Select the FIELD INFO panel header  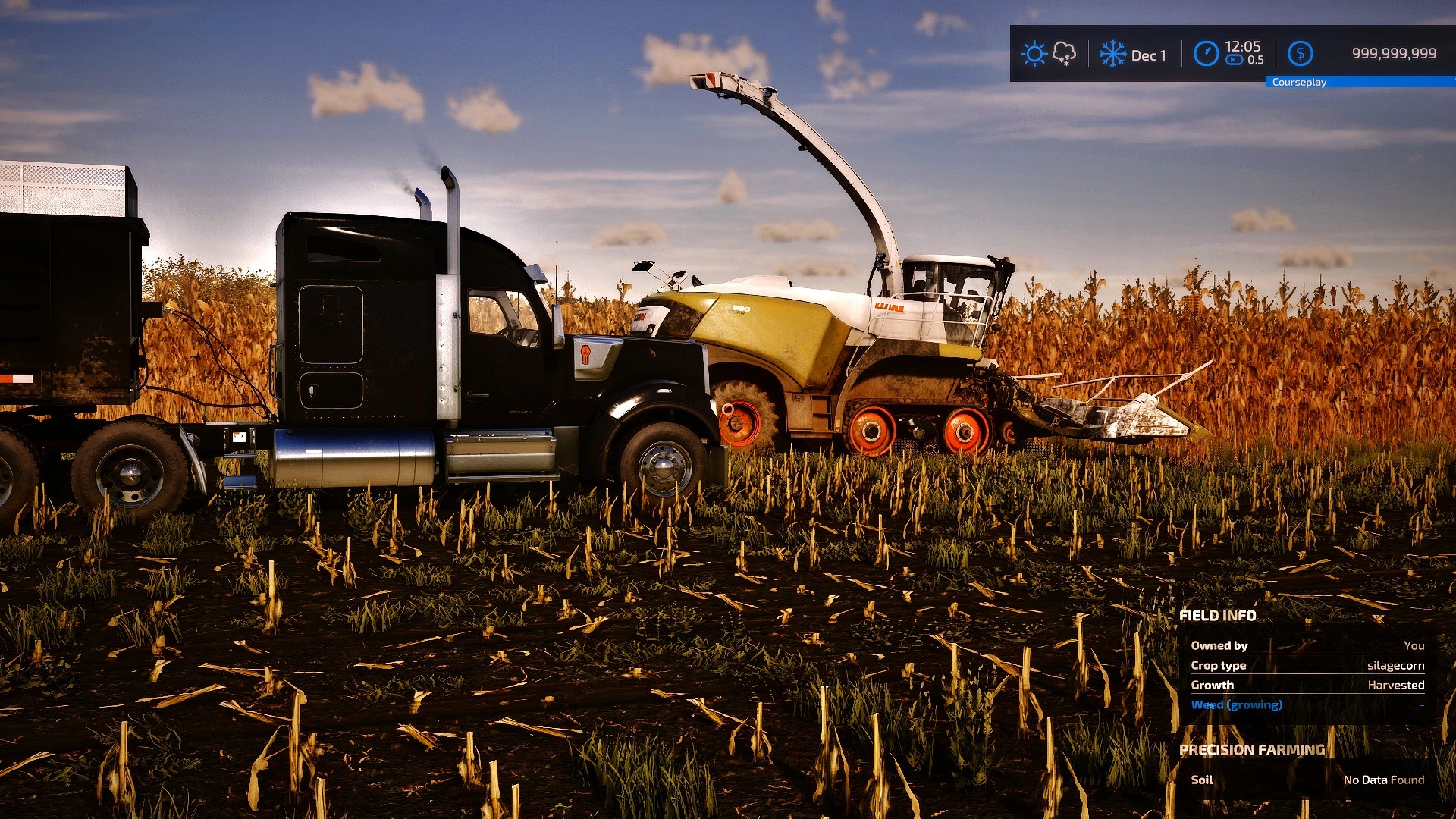1219,616
